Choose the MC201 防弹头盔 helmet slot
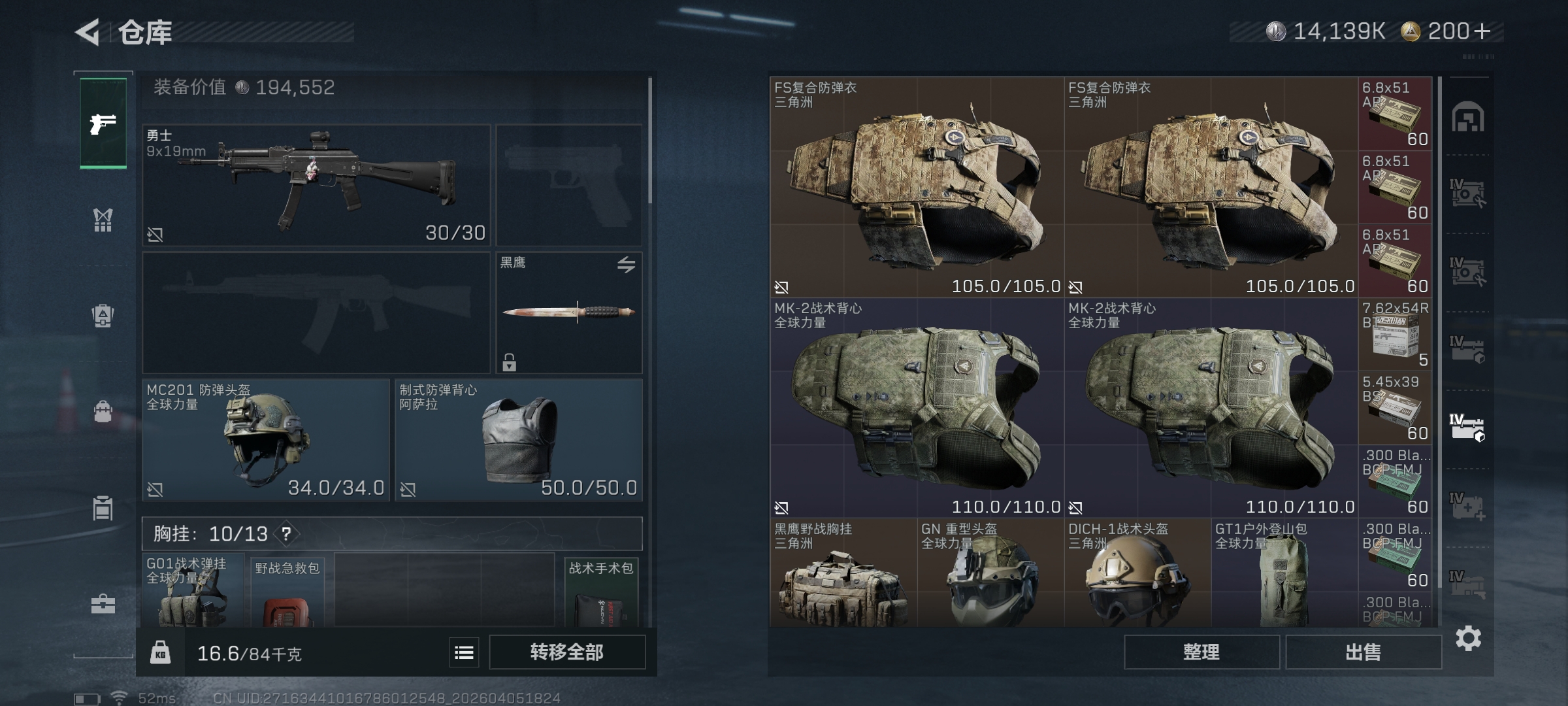The image size is (1568, 706). [x=266, y=440]
